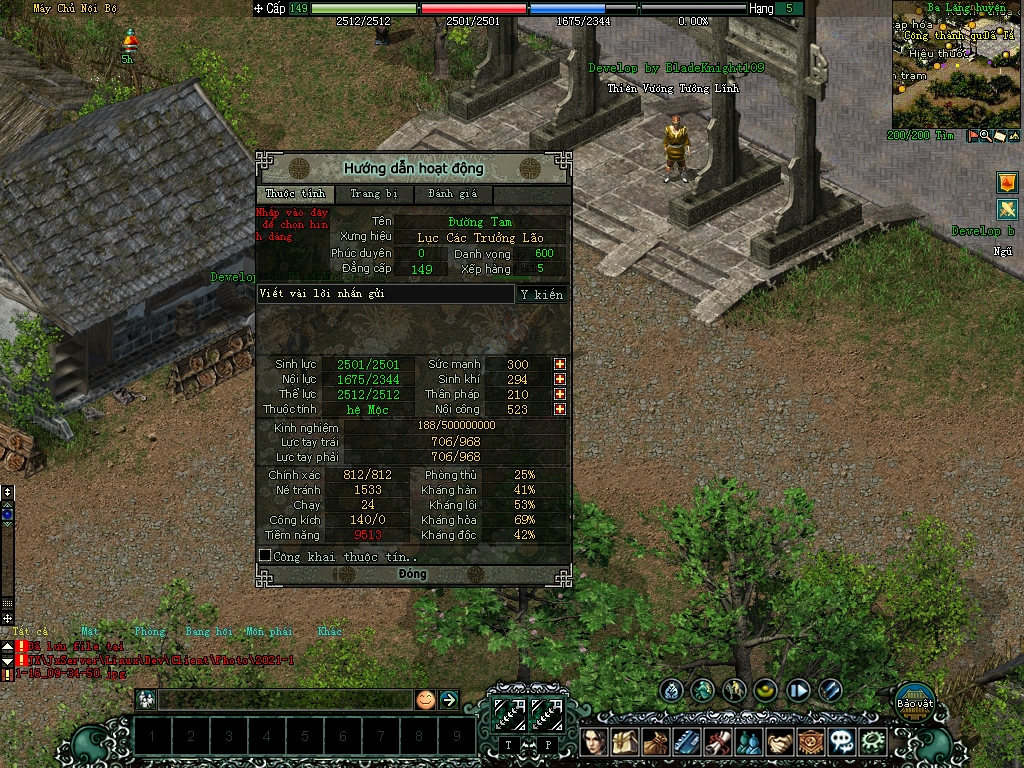
Task: Open the emoticon smiley picker
Action: (426, 700)
